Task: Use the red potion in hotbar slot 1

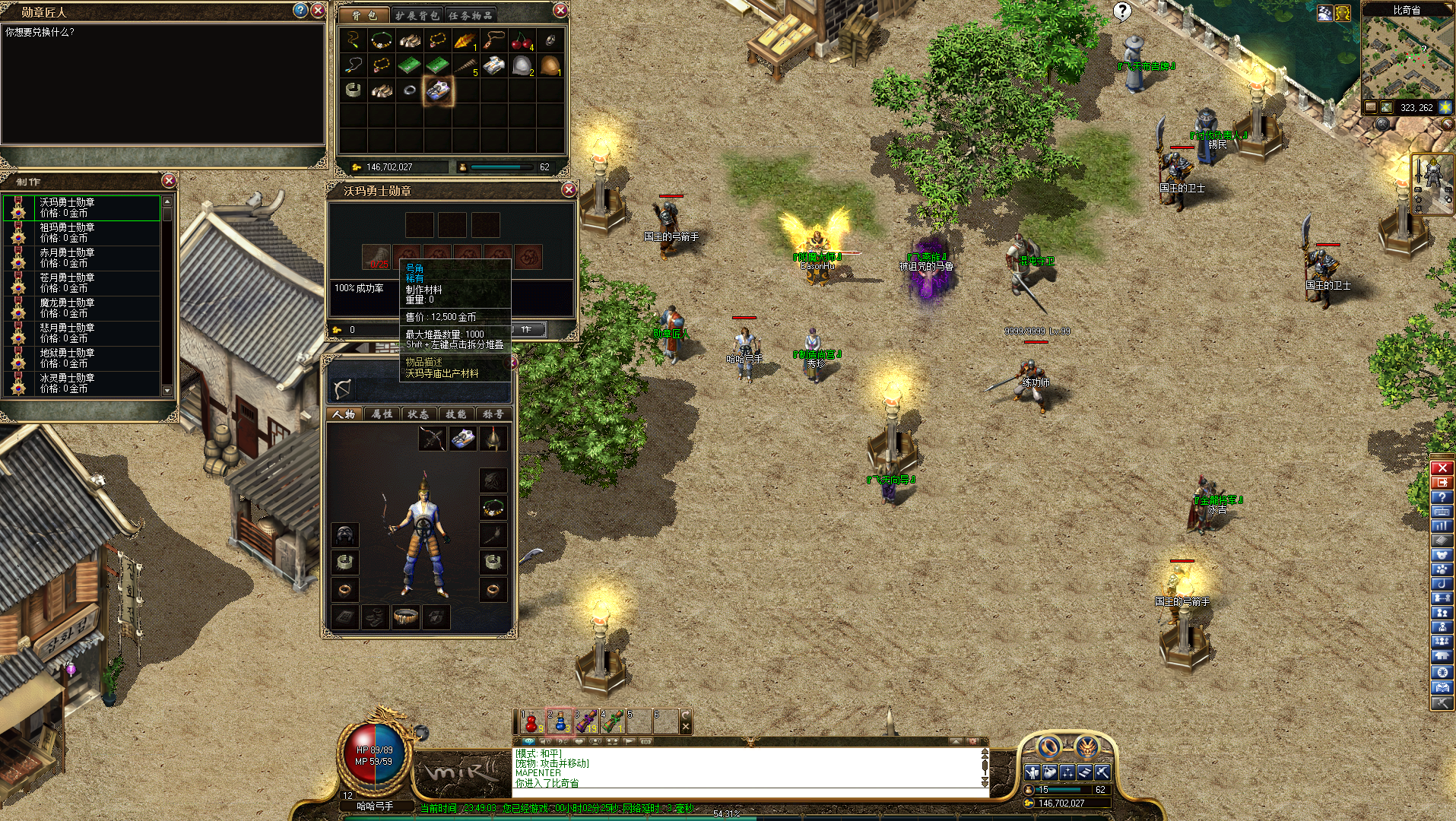Action: click(531, 721)
